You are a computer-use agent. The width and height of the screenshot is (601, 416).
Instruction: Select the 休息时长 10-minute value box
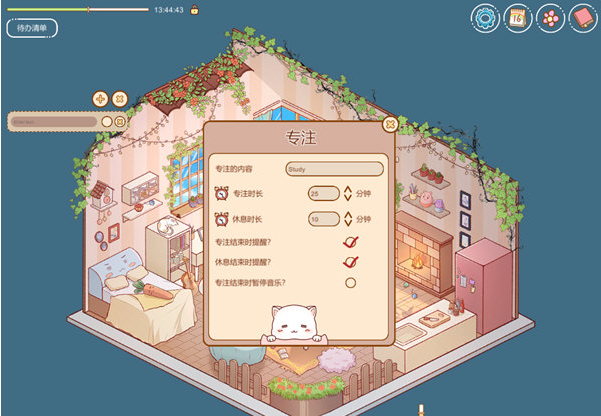click(x=323, y=218)
